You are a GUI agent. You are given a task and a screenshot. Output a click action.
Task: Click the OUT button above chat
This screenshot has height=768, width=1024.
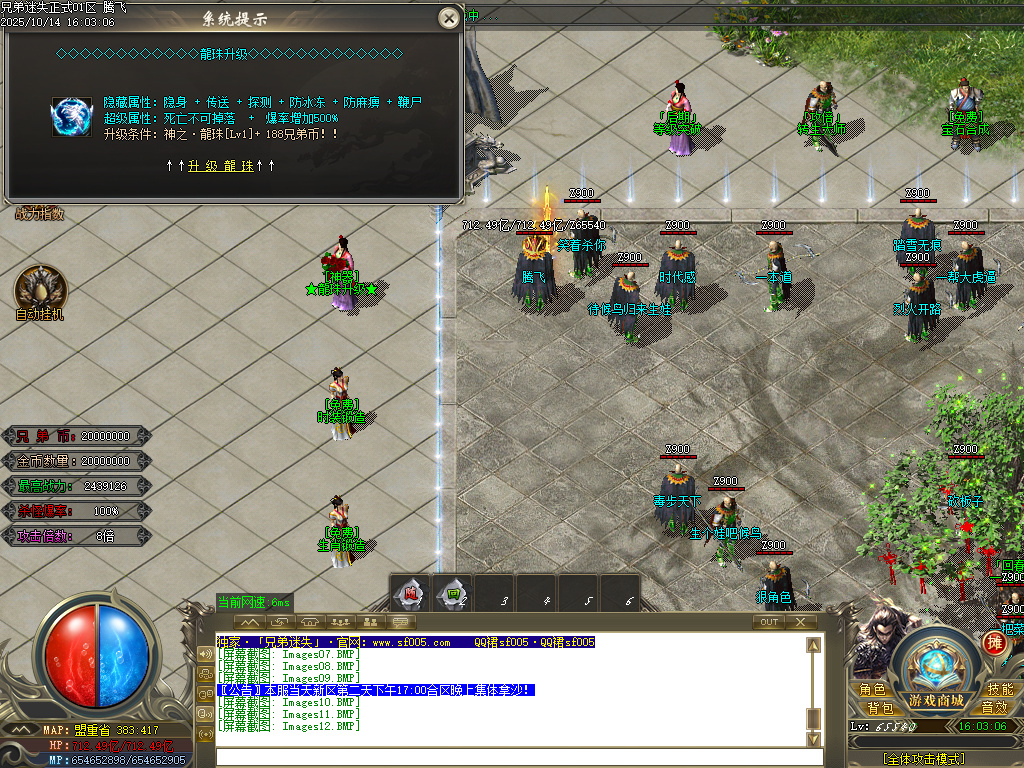768,622
